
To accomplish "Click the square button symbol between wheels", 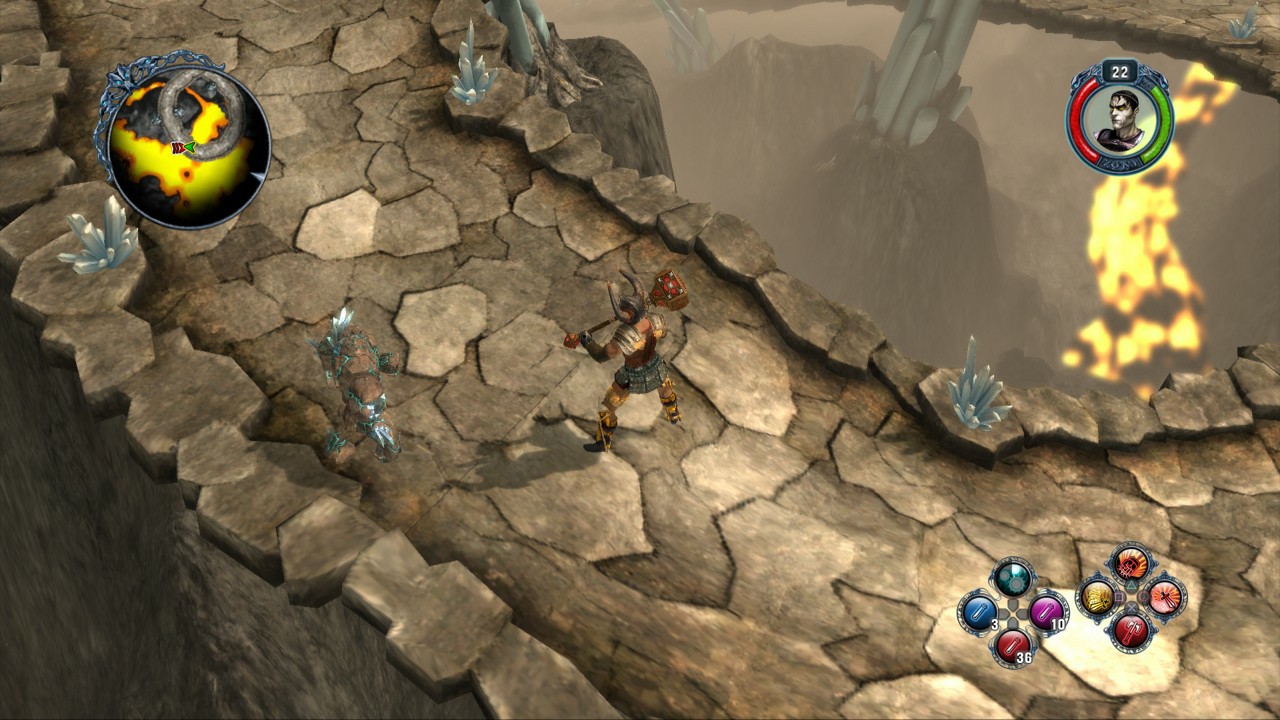I will [x=1119, y=597].
